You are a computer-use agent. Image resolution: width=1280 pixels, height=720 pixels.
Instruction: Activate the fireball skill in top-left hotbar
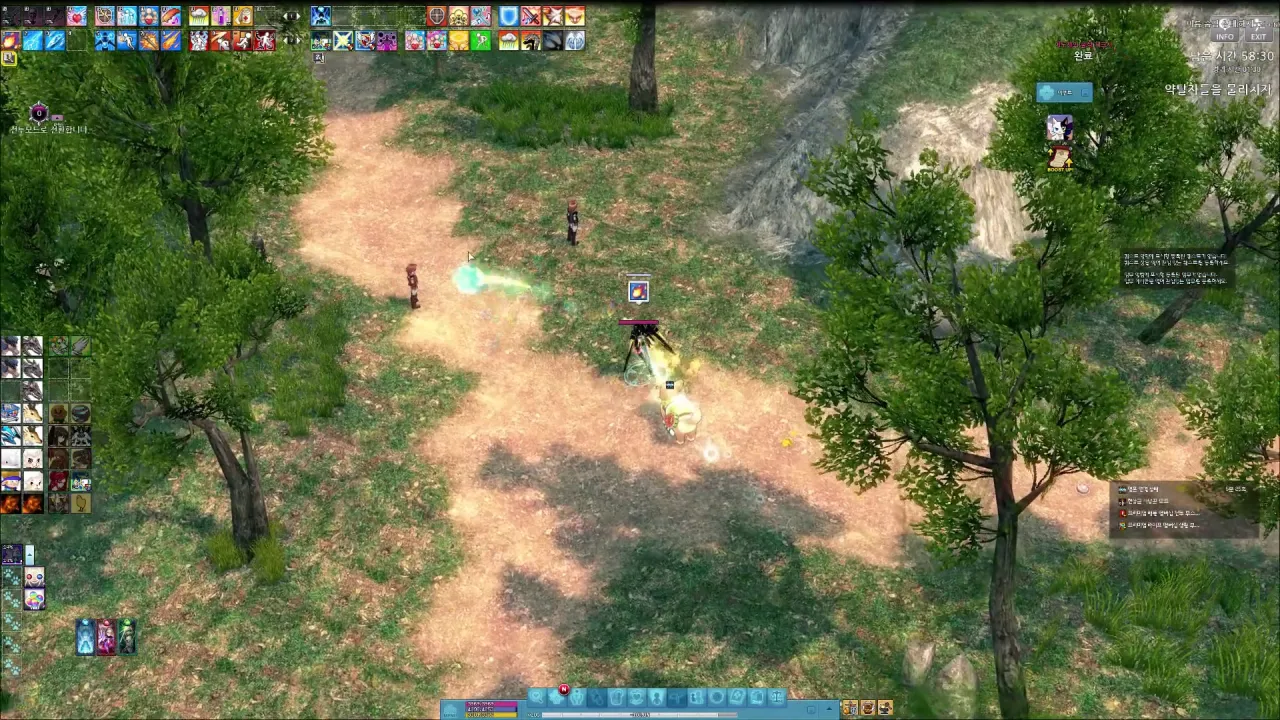11,41
